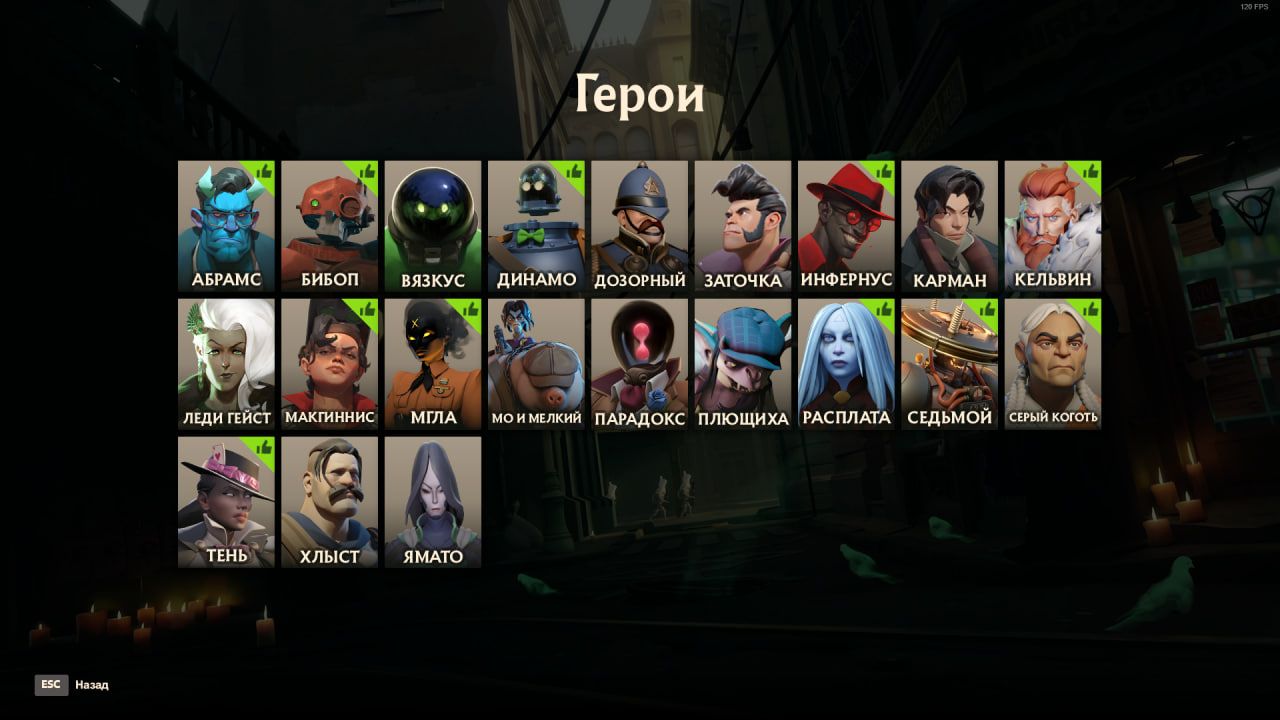This screenshot has width=1280, height=720.
Task: Open the Дозорный hero card
Action: click(x=639, y=226)
